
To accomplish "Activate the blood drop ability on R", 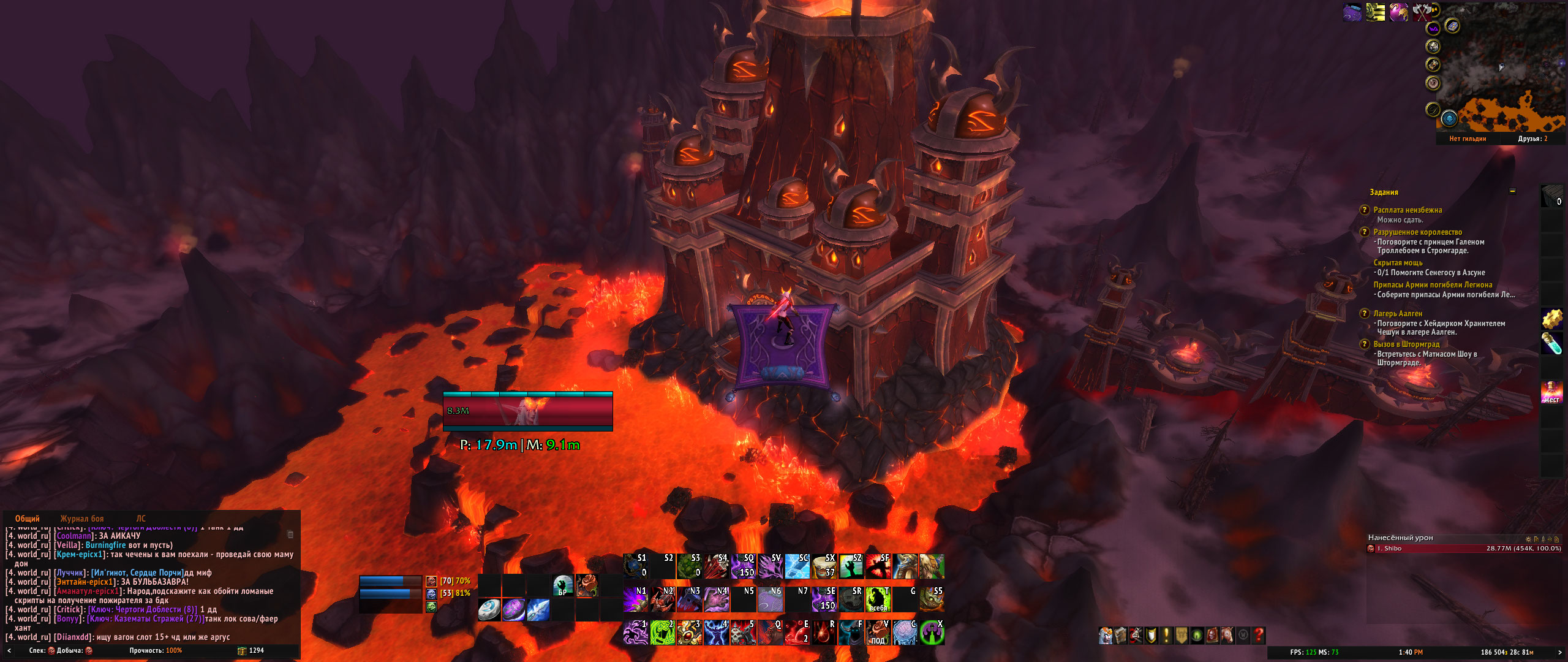I will point(824,632).
